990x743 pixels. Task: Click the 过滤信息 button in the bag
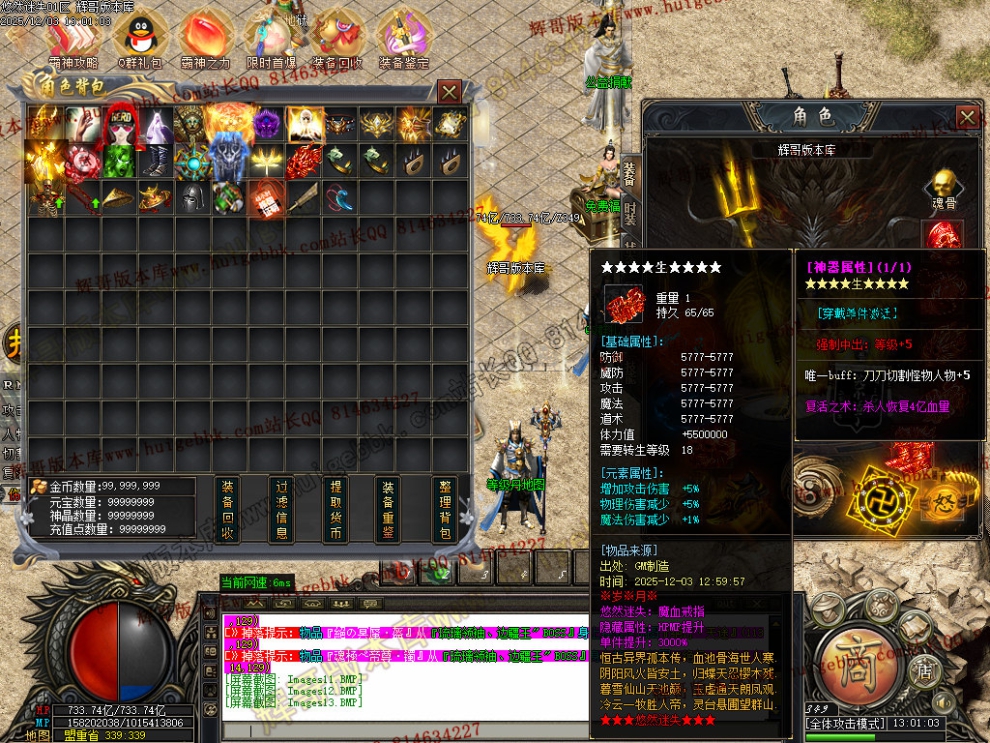pyautogui.click(x=282, y=510)
